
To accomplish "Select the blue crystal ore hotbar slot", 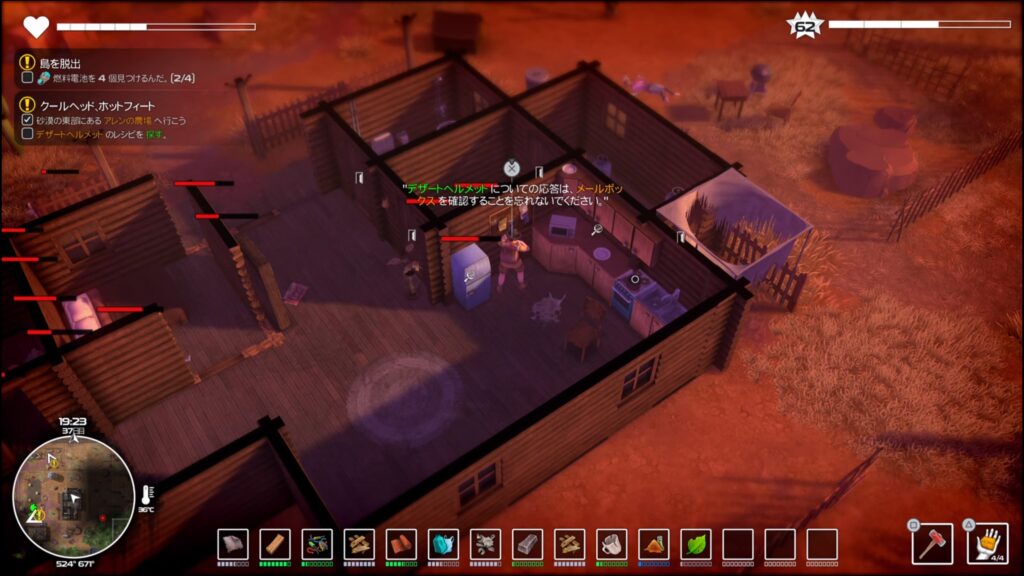I will click(x=443, y=544).
